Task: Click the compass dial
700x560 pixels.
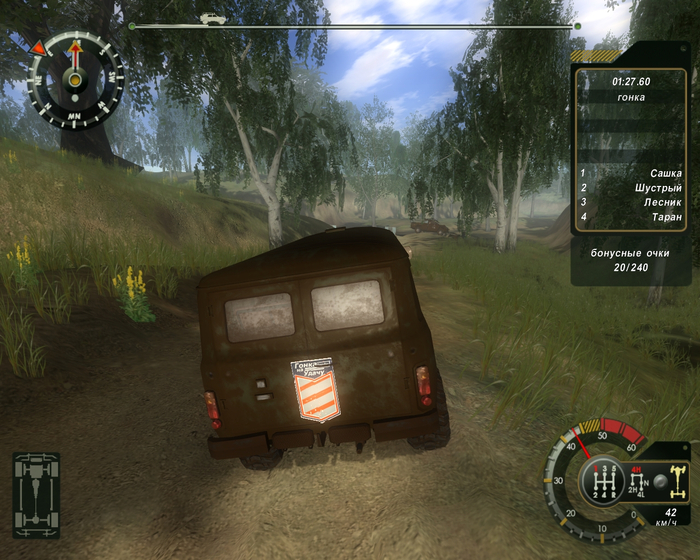Action: [75, 77]
